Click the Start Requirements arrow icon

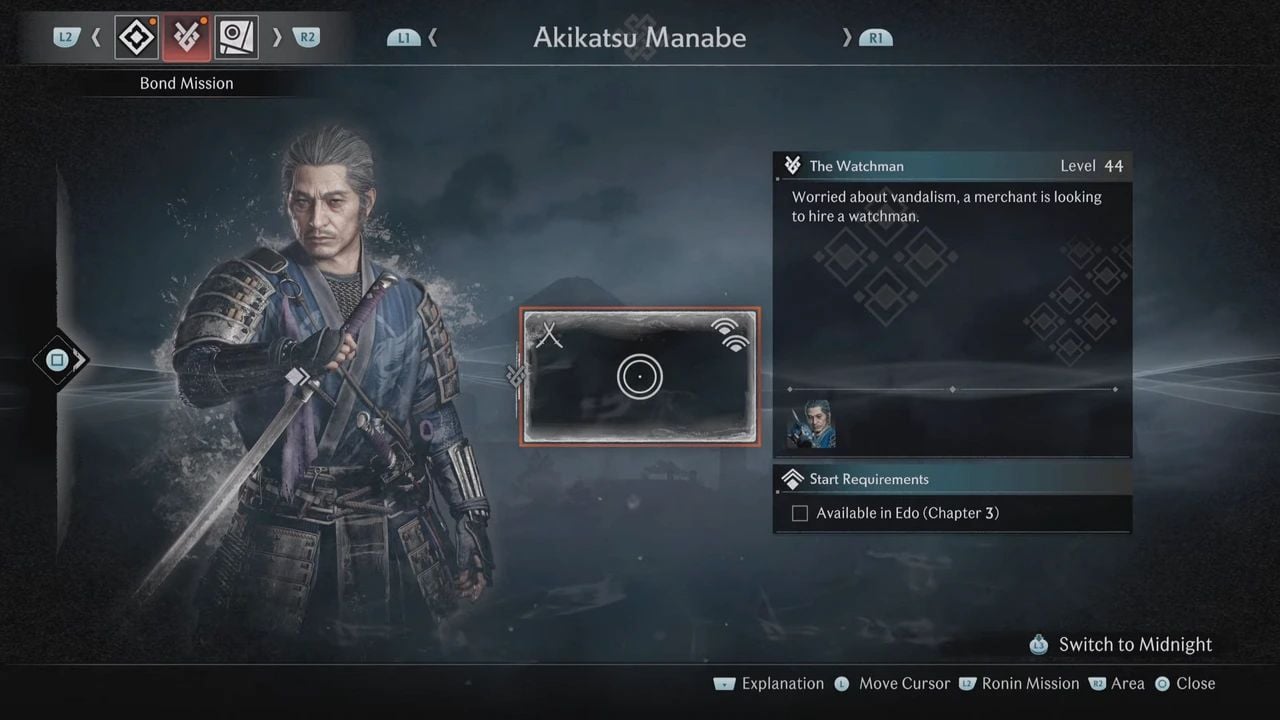pyautogui.click(x=793, y=479)
